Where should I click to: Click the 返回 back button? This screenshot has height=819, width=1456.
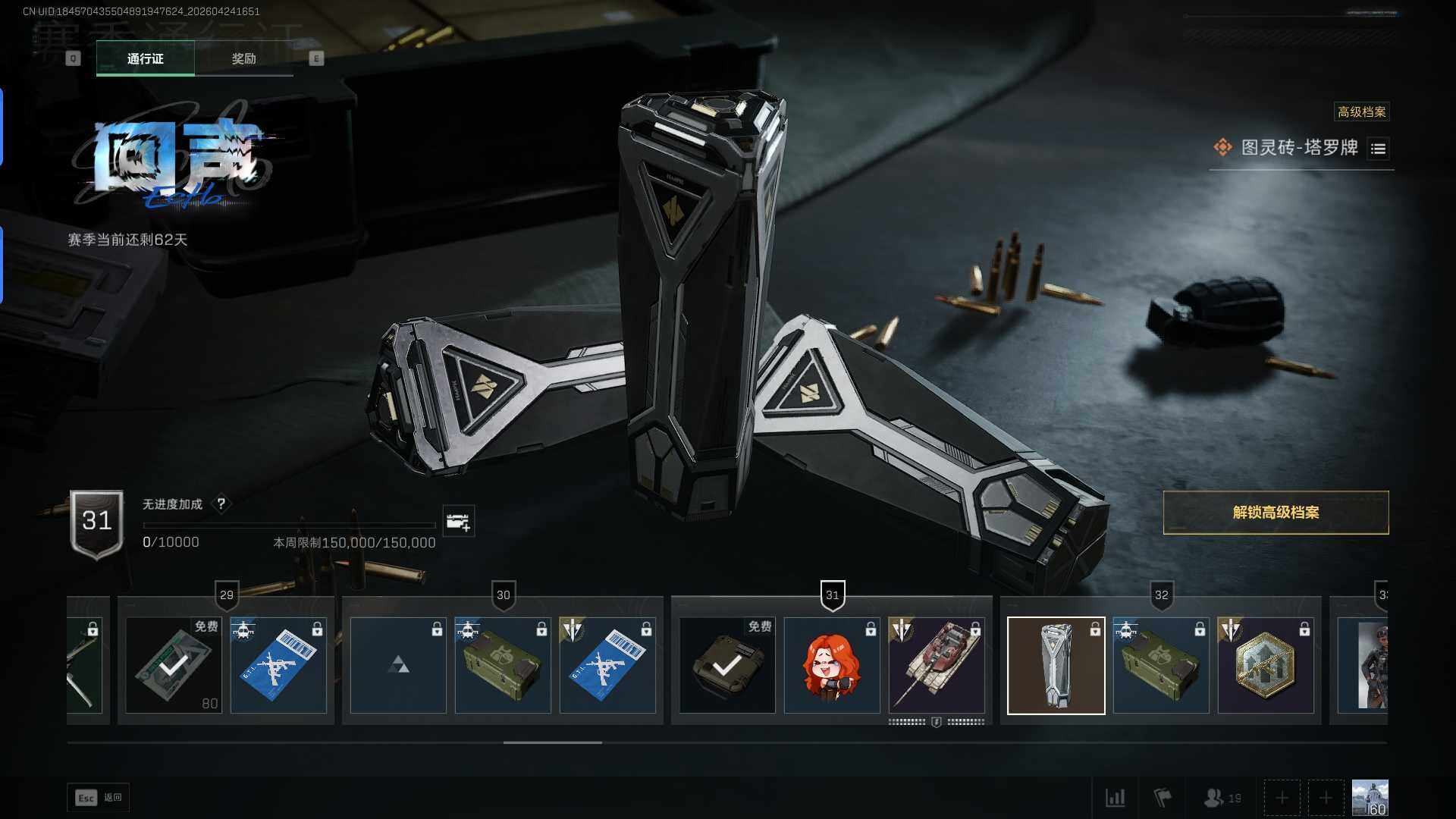pos(99,798)
